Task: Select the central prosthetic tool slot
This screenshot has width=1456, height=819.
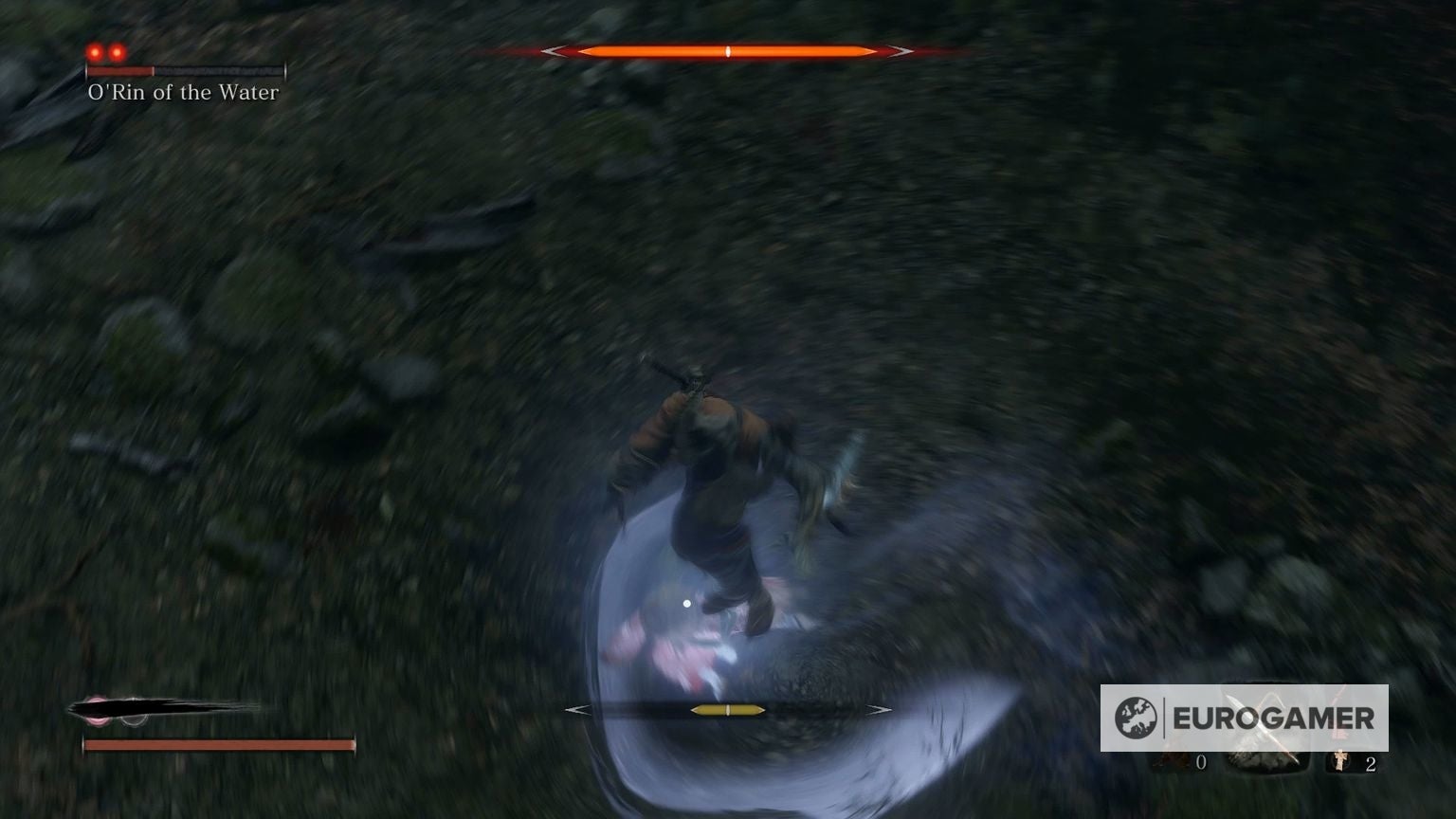Action: (1265, 761)
